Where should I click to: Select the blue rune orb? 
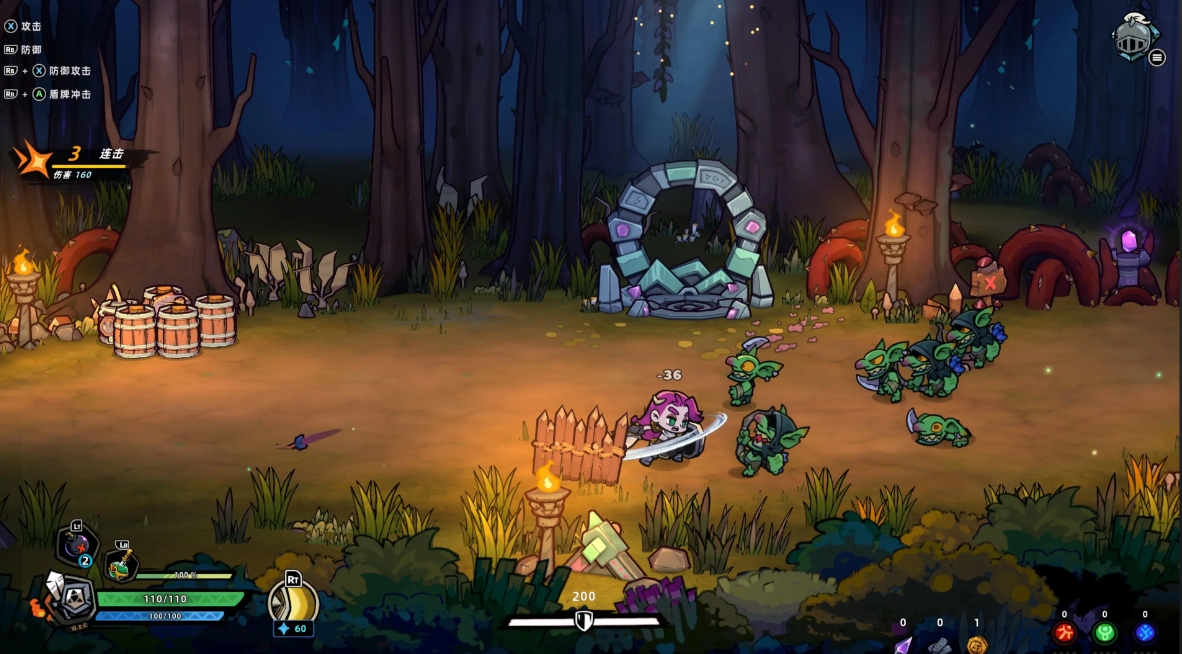(1145, 633)
